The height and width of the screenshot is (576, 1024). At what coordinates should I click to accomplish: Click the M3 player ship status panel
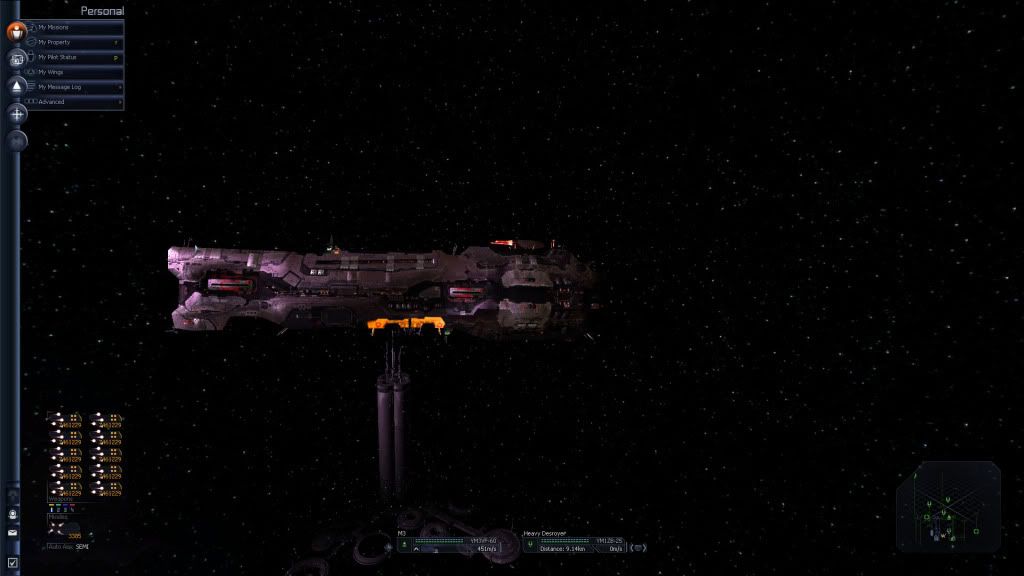tap(456, 540)
